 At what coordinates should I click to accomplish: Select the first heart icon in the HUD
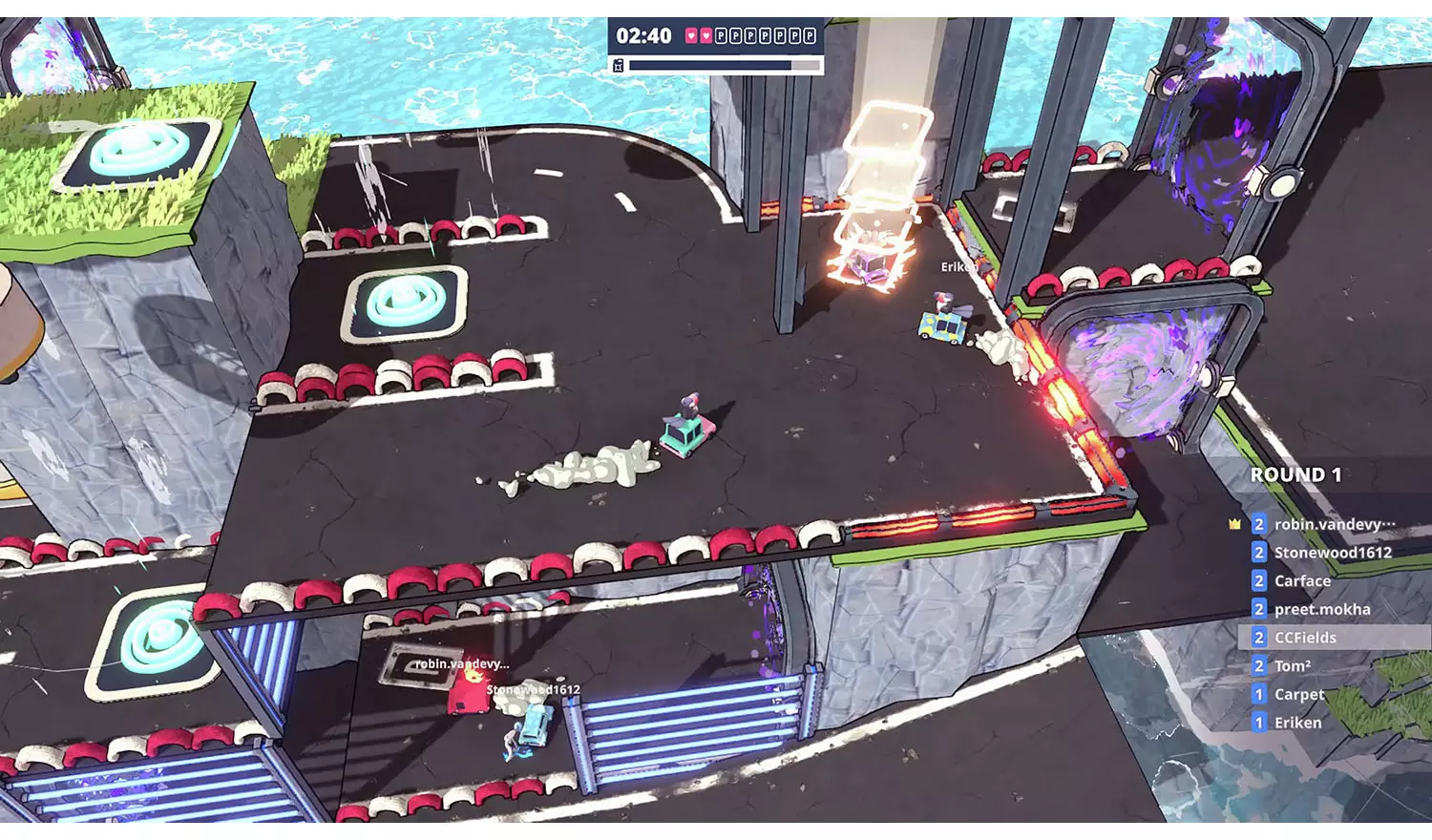(691, 36)
